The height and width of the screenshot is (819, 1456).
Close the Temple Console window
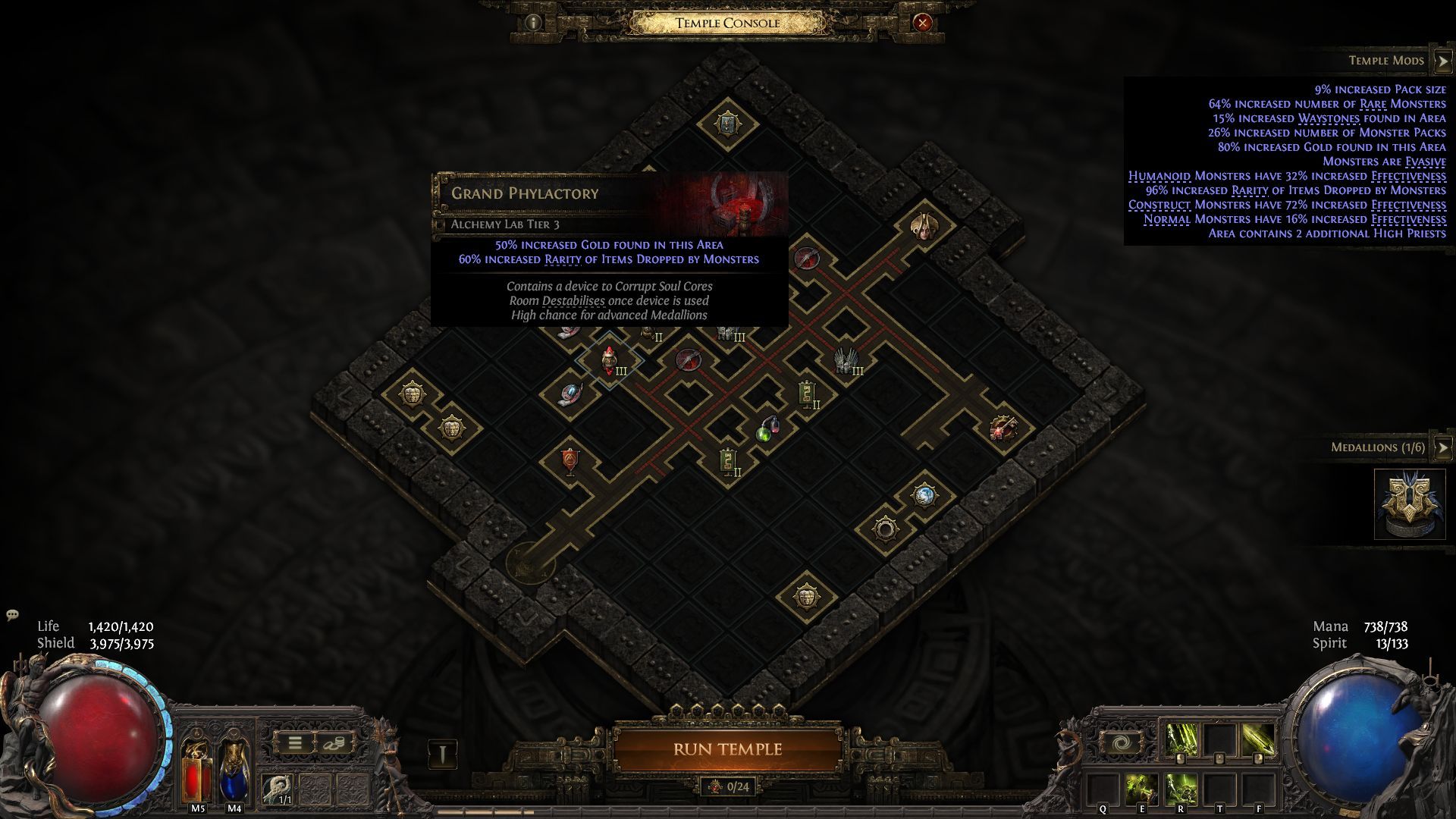pos(922,23)
